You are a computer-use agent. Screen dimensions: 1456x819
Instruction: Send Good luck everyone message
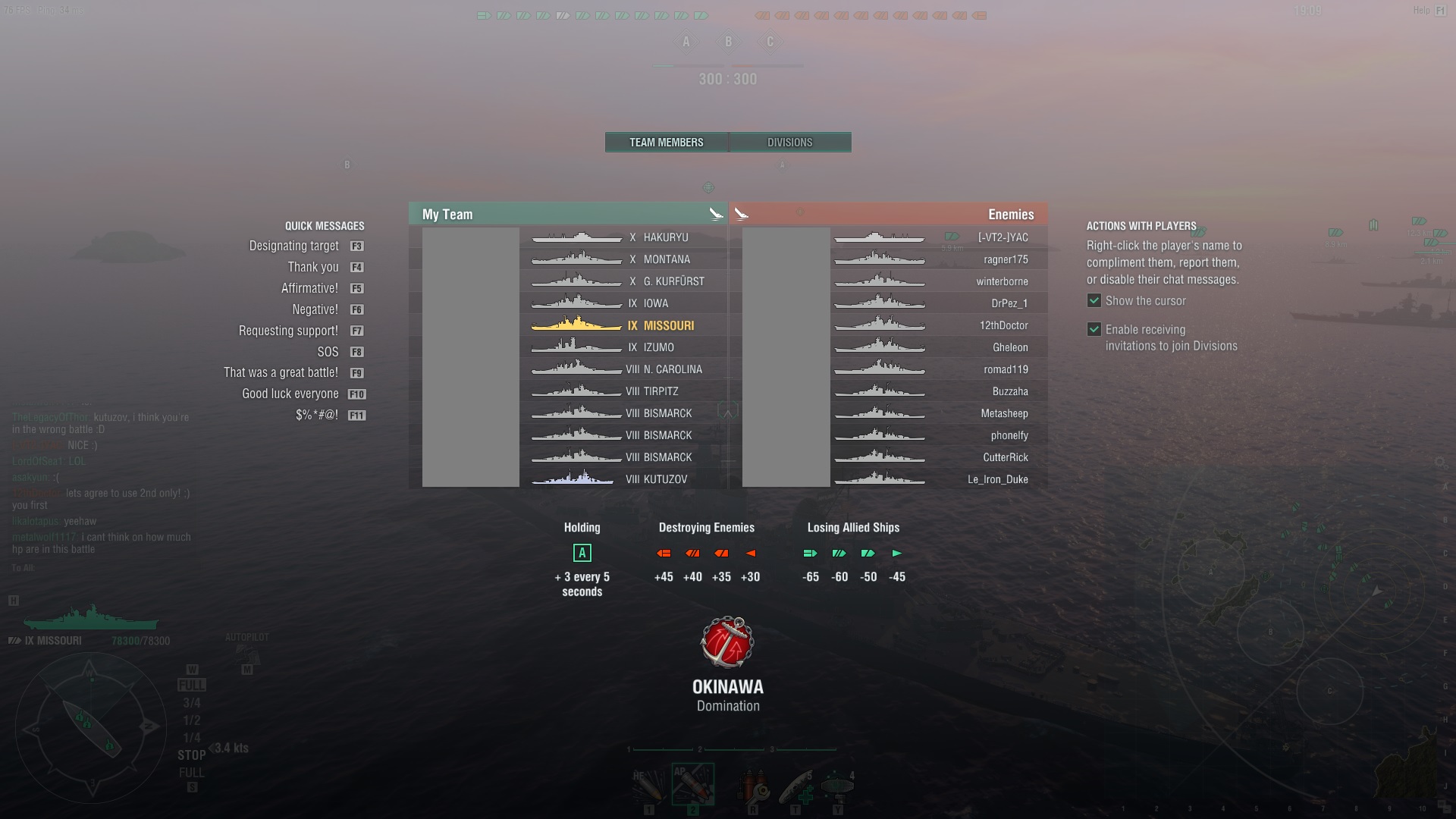(x=290, y=394)
